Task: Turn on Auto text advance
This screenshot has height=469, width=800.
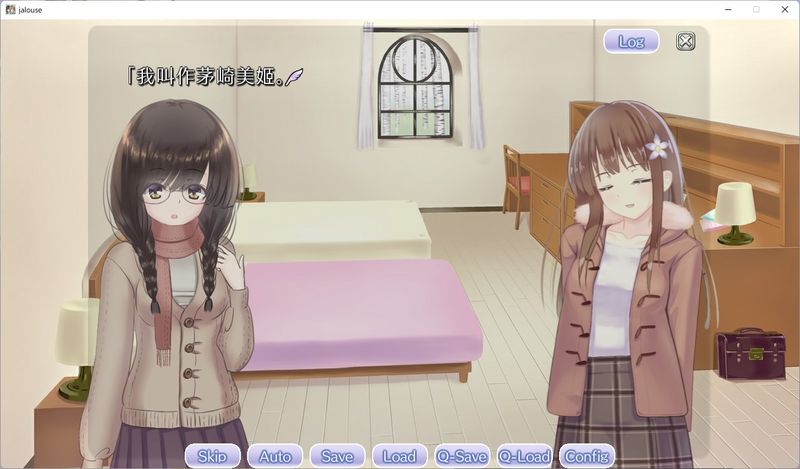Action: point(275,456)
